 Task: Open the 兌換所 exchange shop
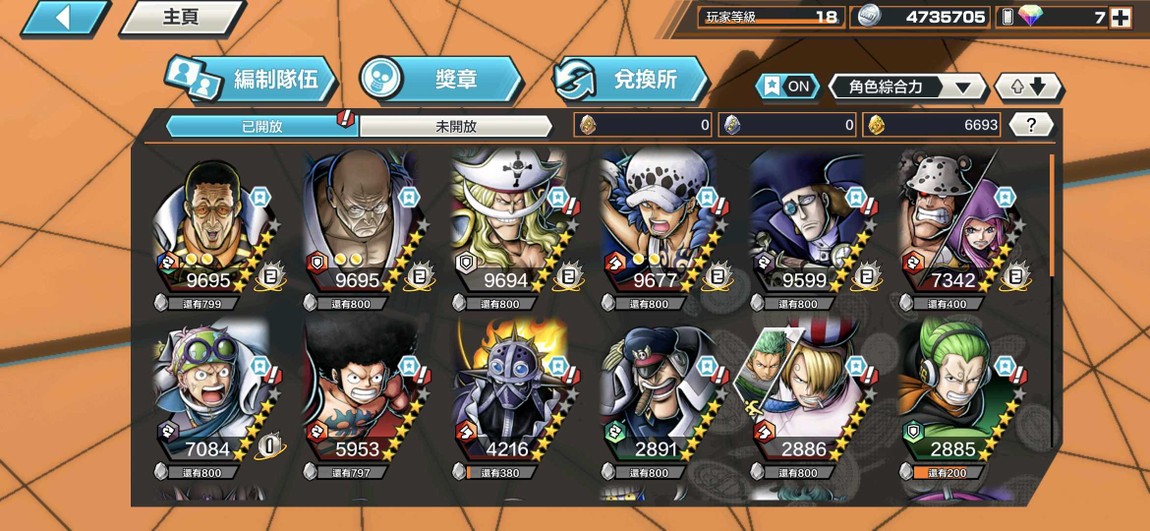pos(630,80)
